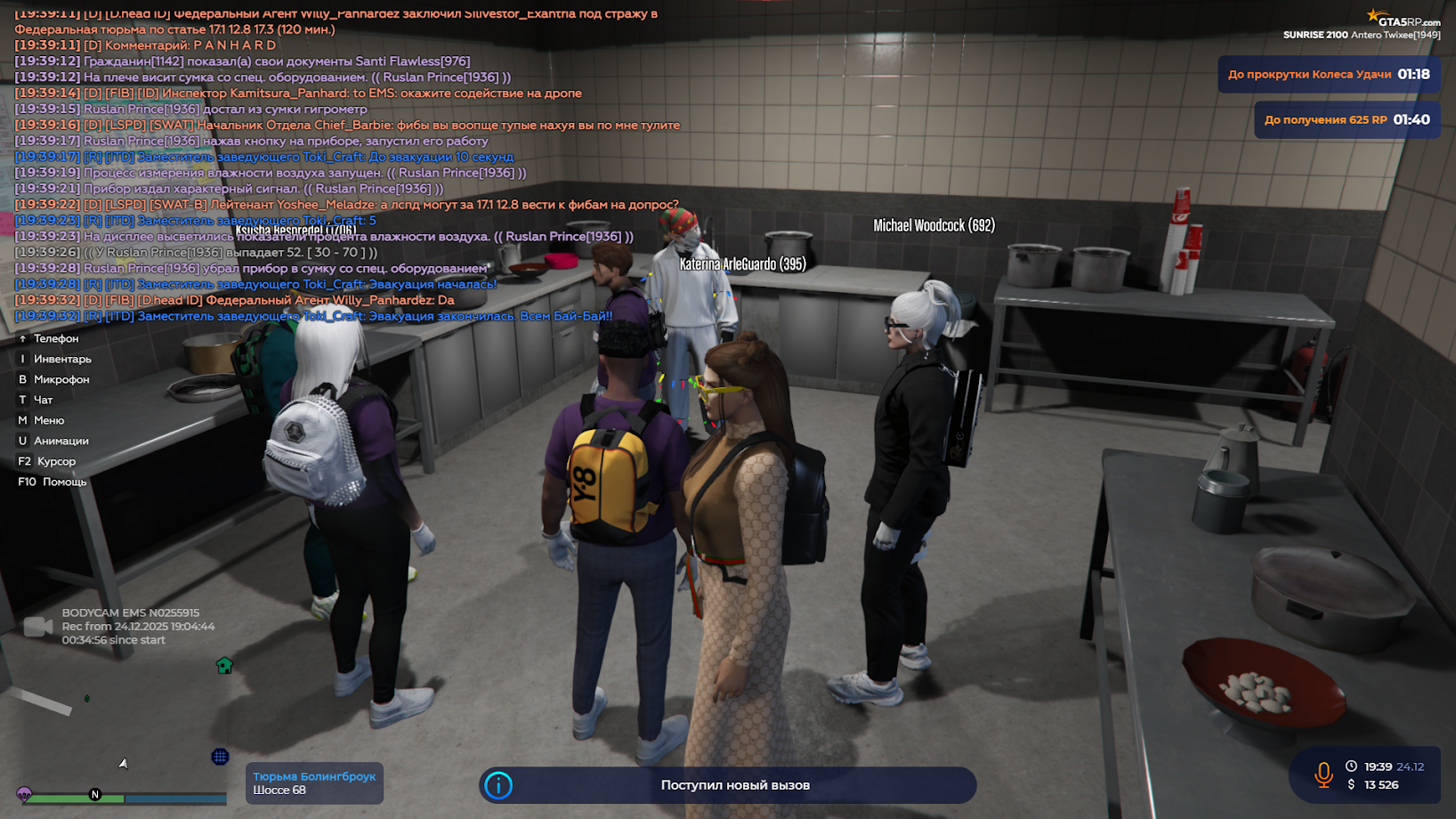The width and height of the screenshot is (1456, 819).
Task: Click the white player arrow on the minimap
Action: click(x=124, y=765)
